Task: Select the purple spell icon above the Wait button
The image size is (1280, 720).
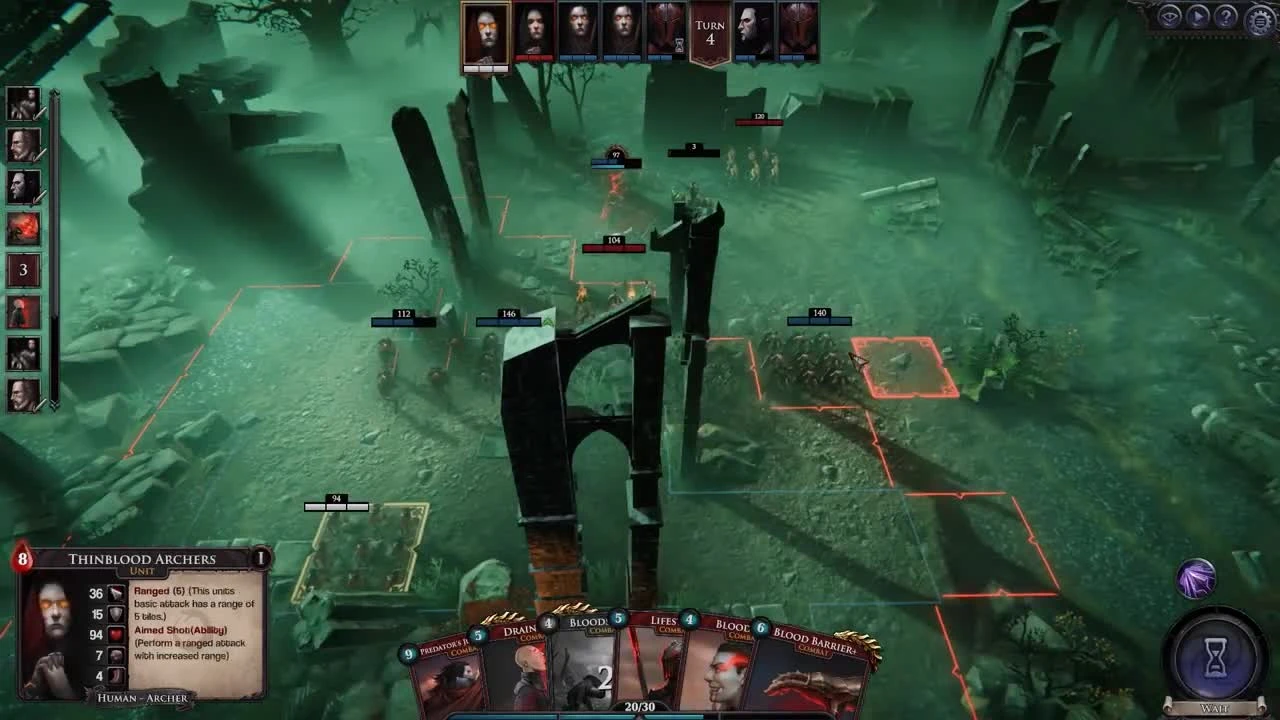Action: [1196, 577]
